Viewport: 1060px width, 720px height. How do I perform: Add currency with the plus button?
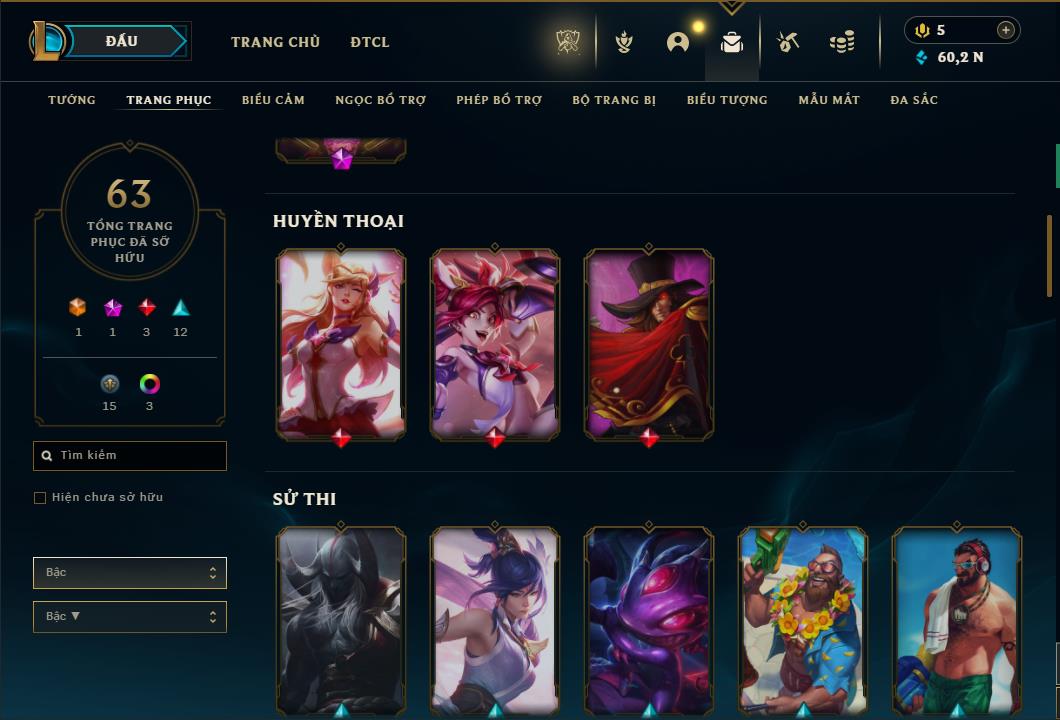point(1006,30)
